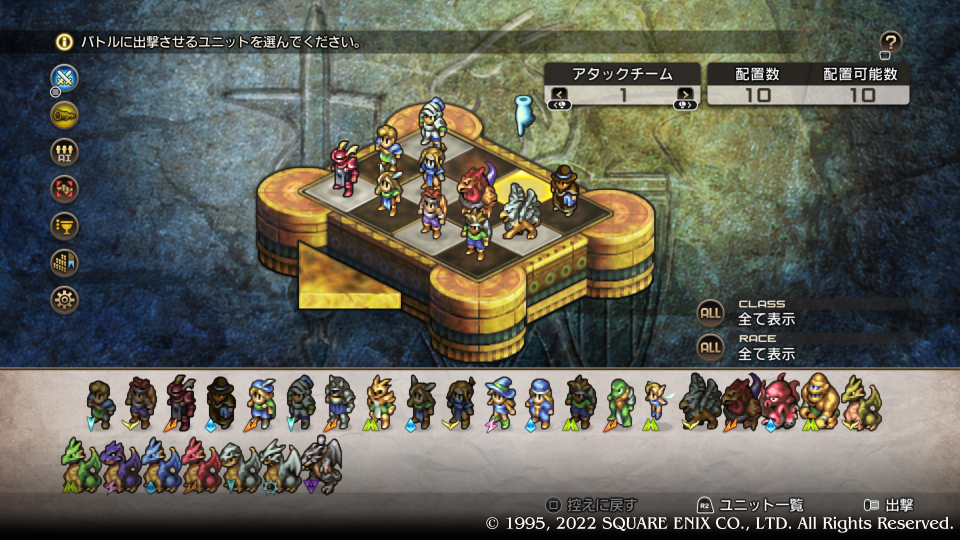Pick the small winged fairy unit

[657, 400]
